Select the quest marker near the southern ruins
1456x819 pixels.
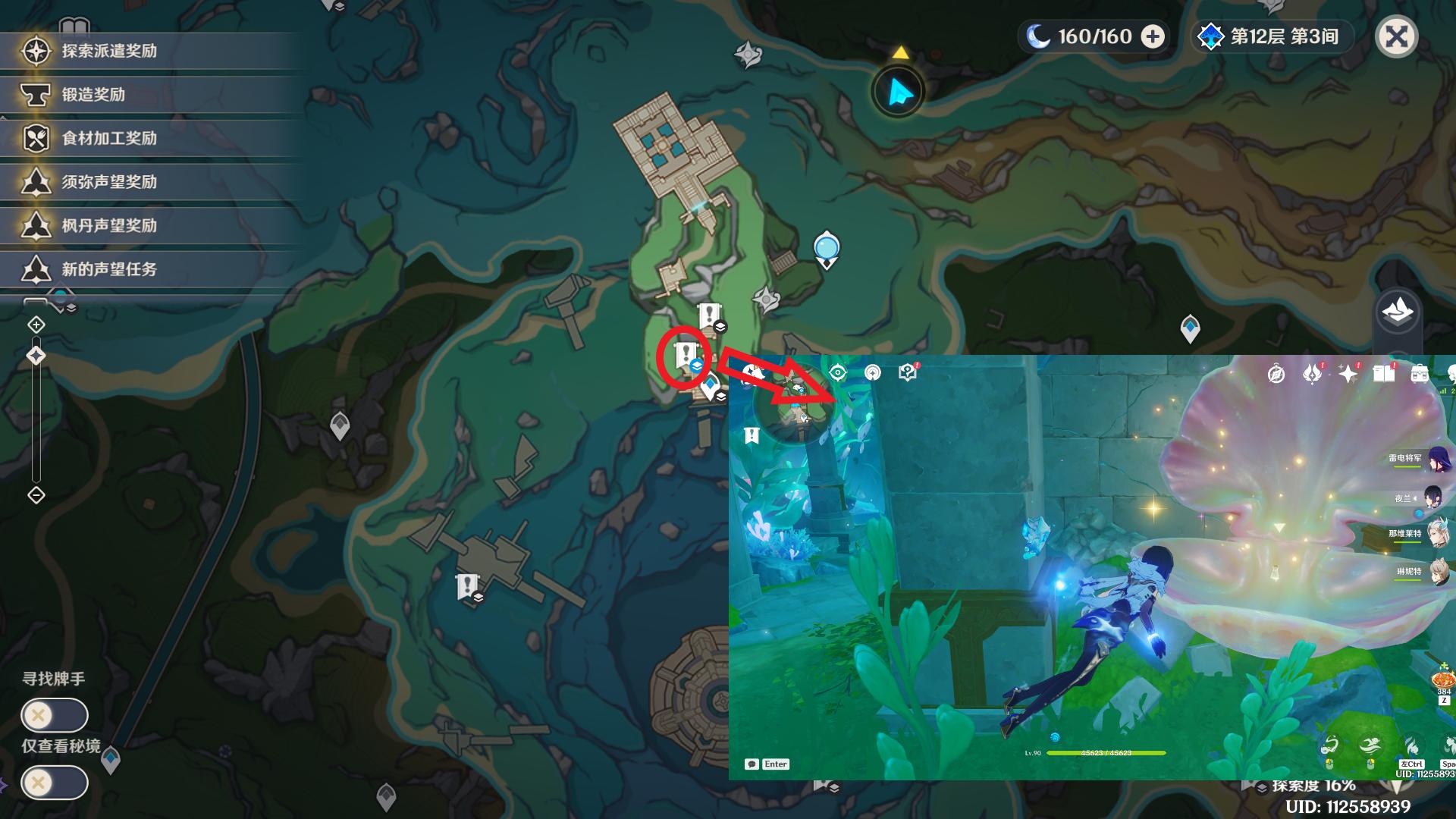click(x=468, y=585)
